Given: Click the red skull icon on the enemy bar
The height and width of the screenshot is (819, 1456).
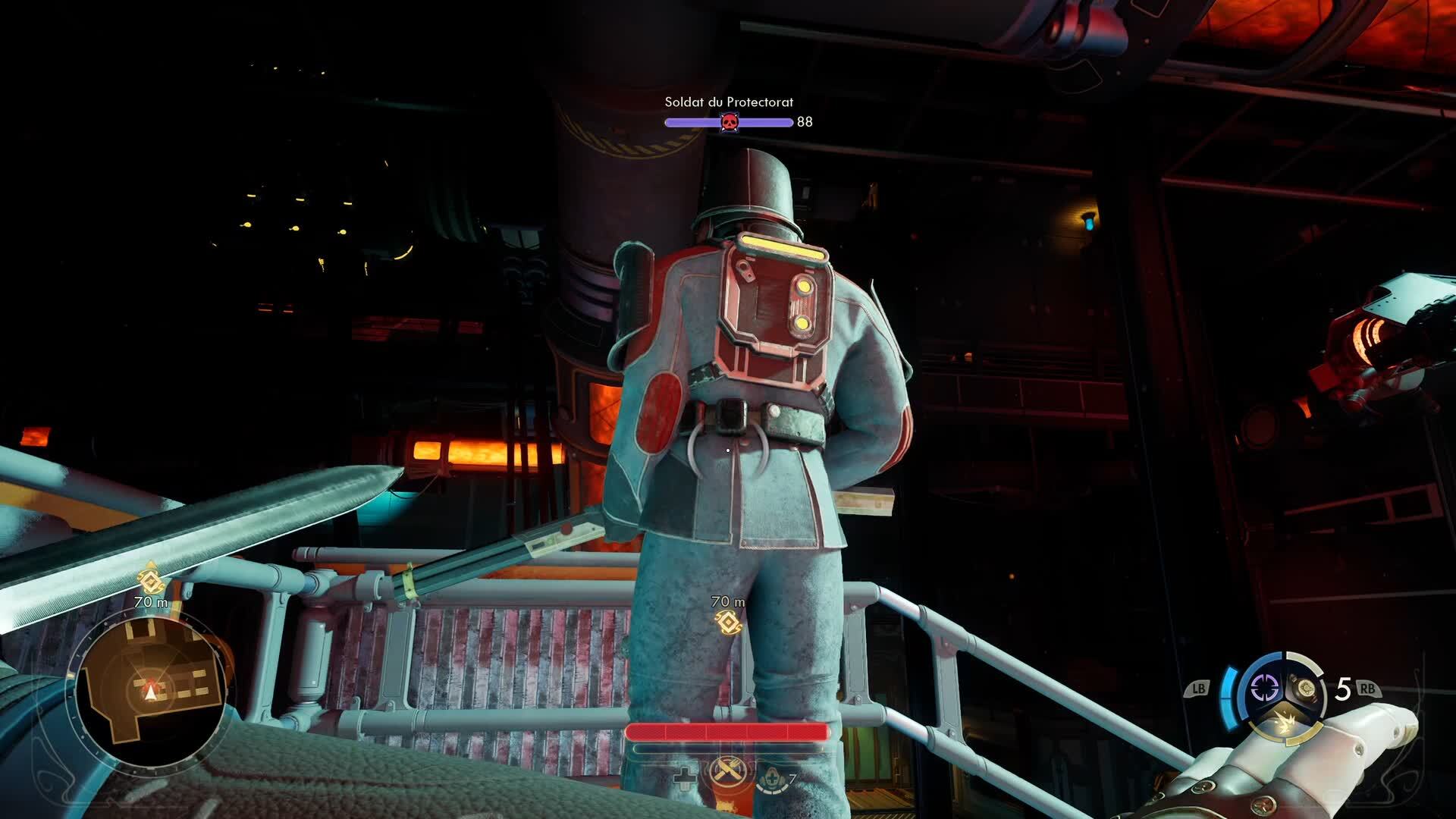Looking at the screenshot, I should (729, 122).
